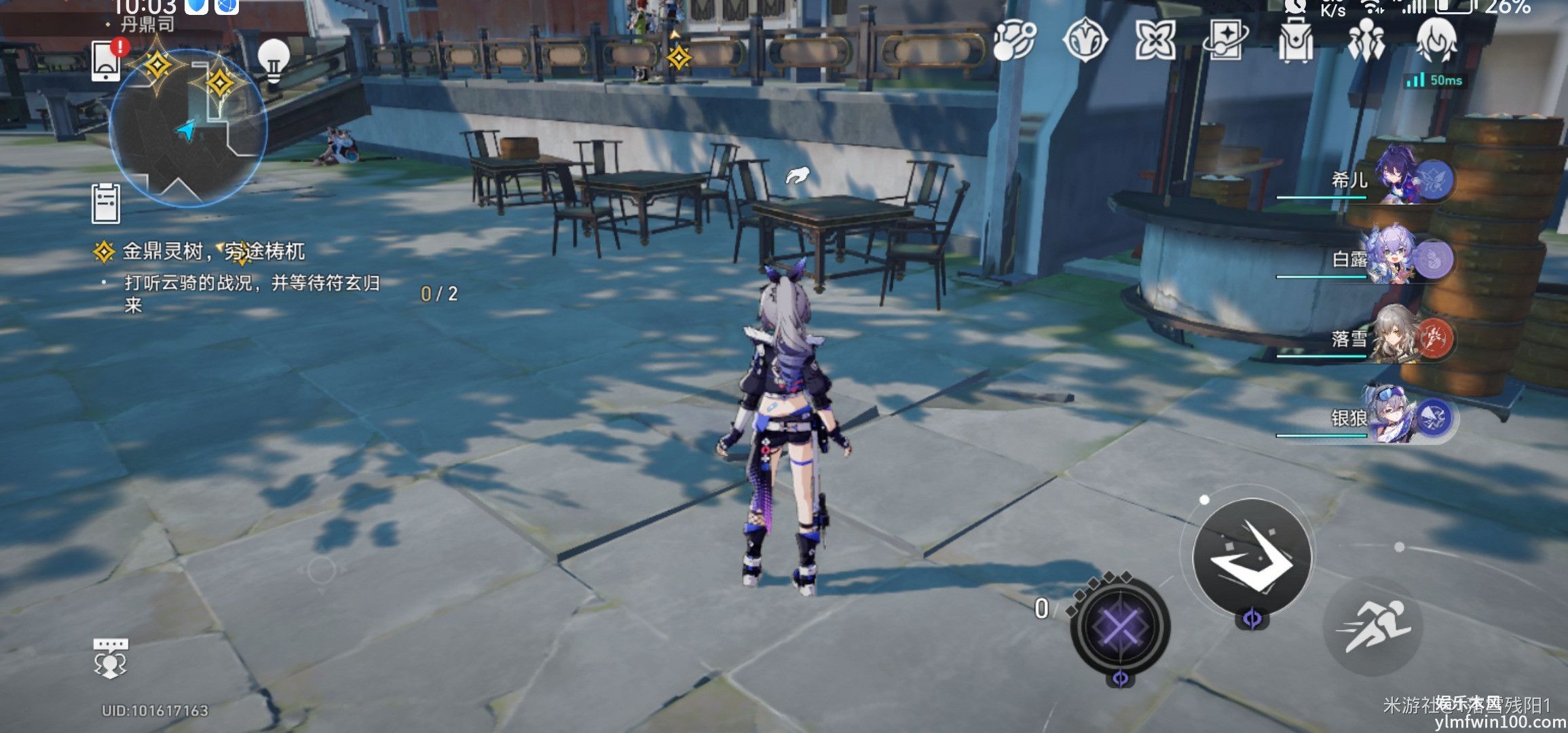Open the phone menu icon with red alert
Image resolution: width=1568 pixels, height=733 pixels.
pos(107,60)
